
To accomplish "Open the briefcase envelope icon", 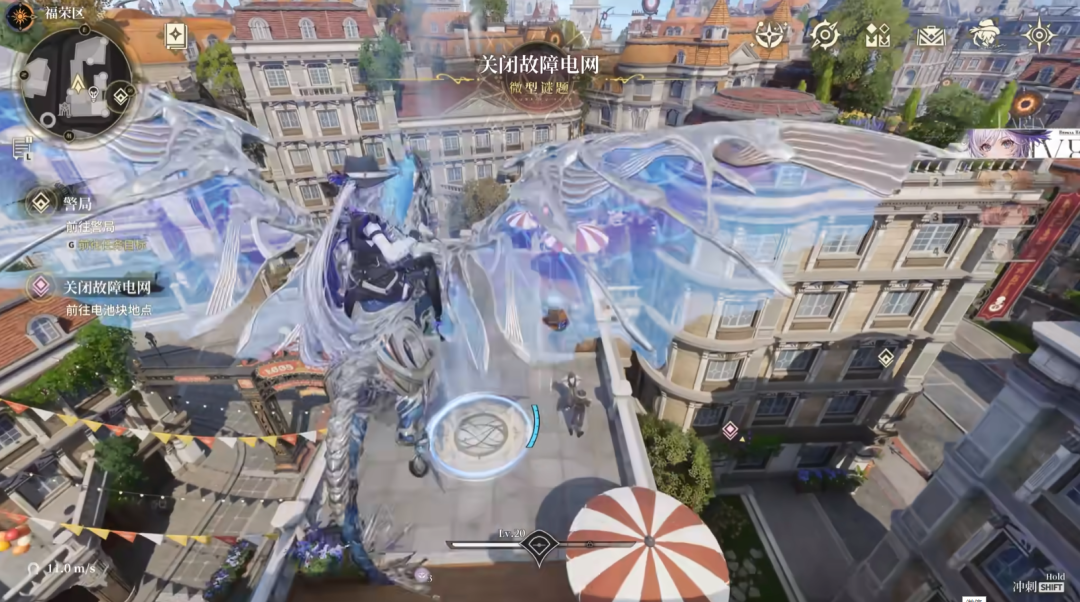I will pos(931,36).
